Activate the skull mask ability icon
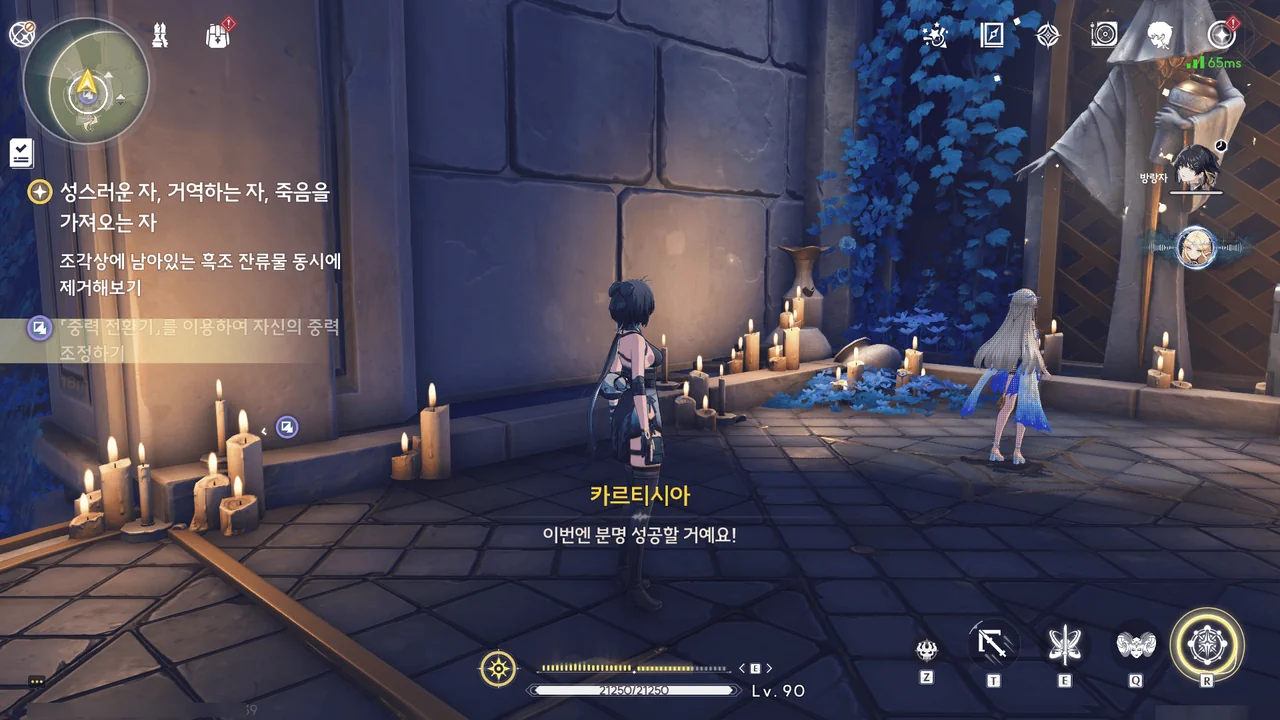Screen dimensions: 1280x720 coord(926,650)
